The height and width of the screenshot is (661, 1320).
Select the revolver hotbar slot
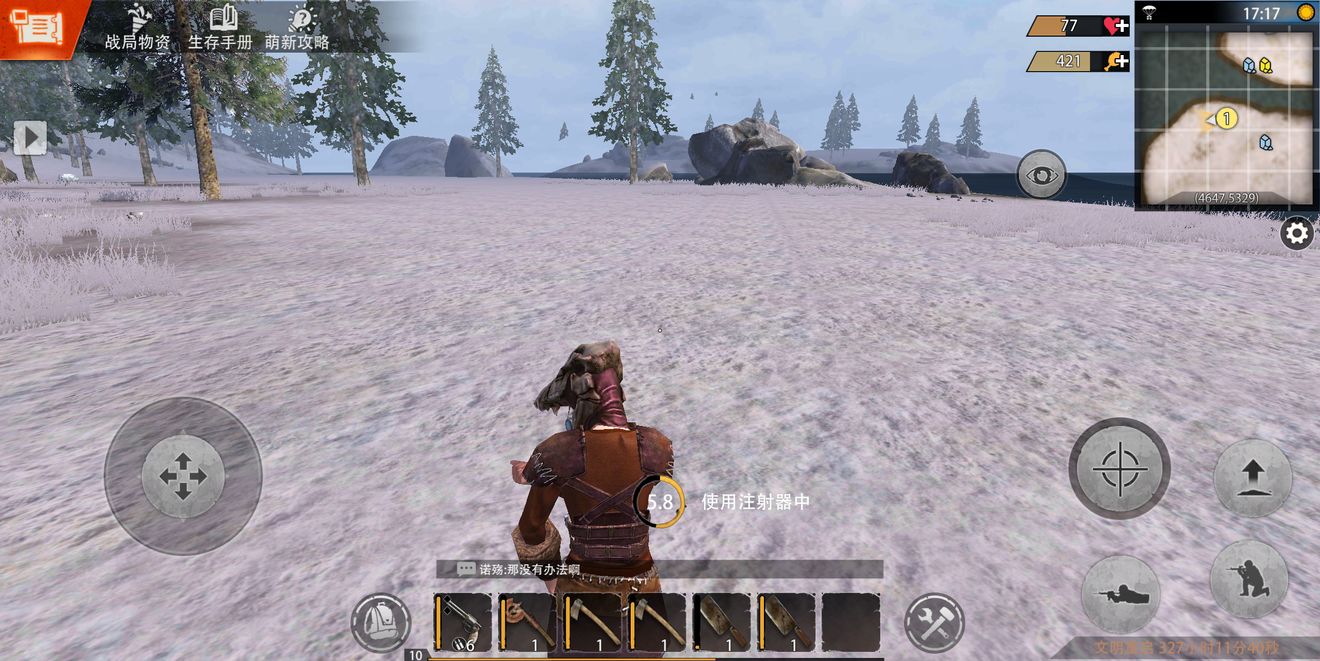(x=462, y=622)
